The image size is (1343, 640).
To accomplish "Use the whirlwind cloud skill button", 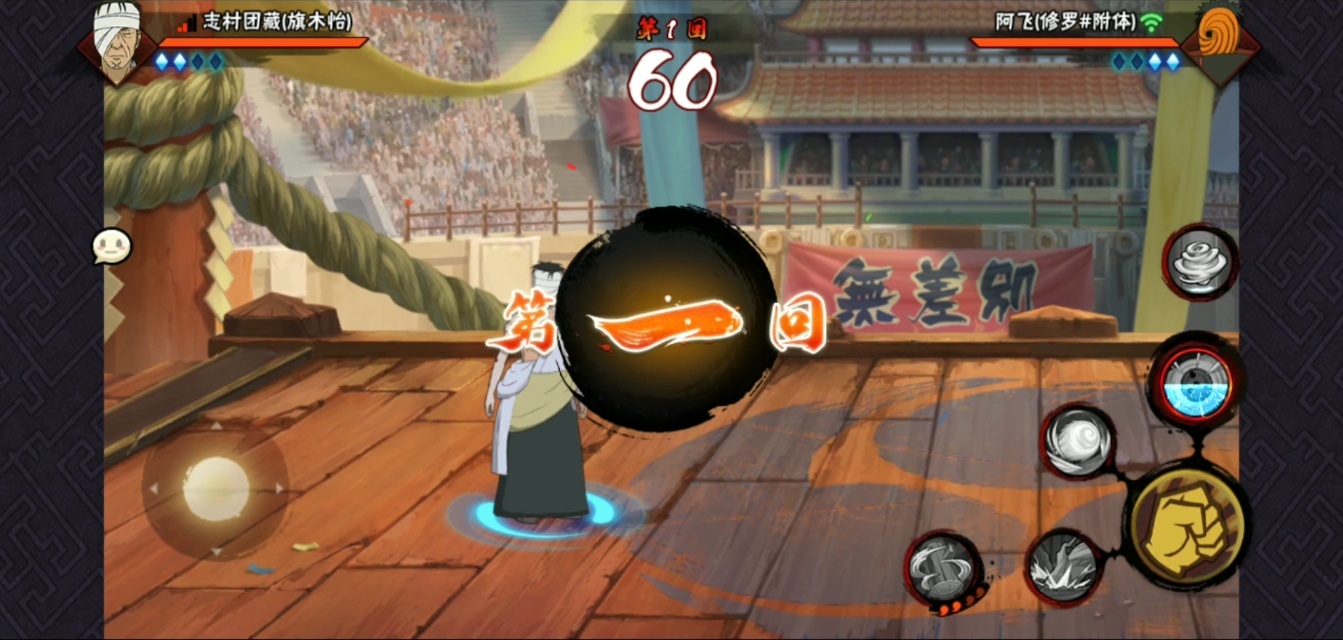I will pos(1200,262).
